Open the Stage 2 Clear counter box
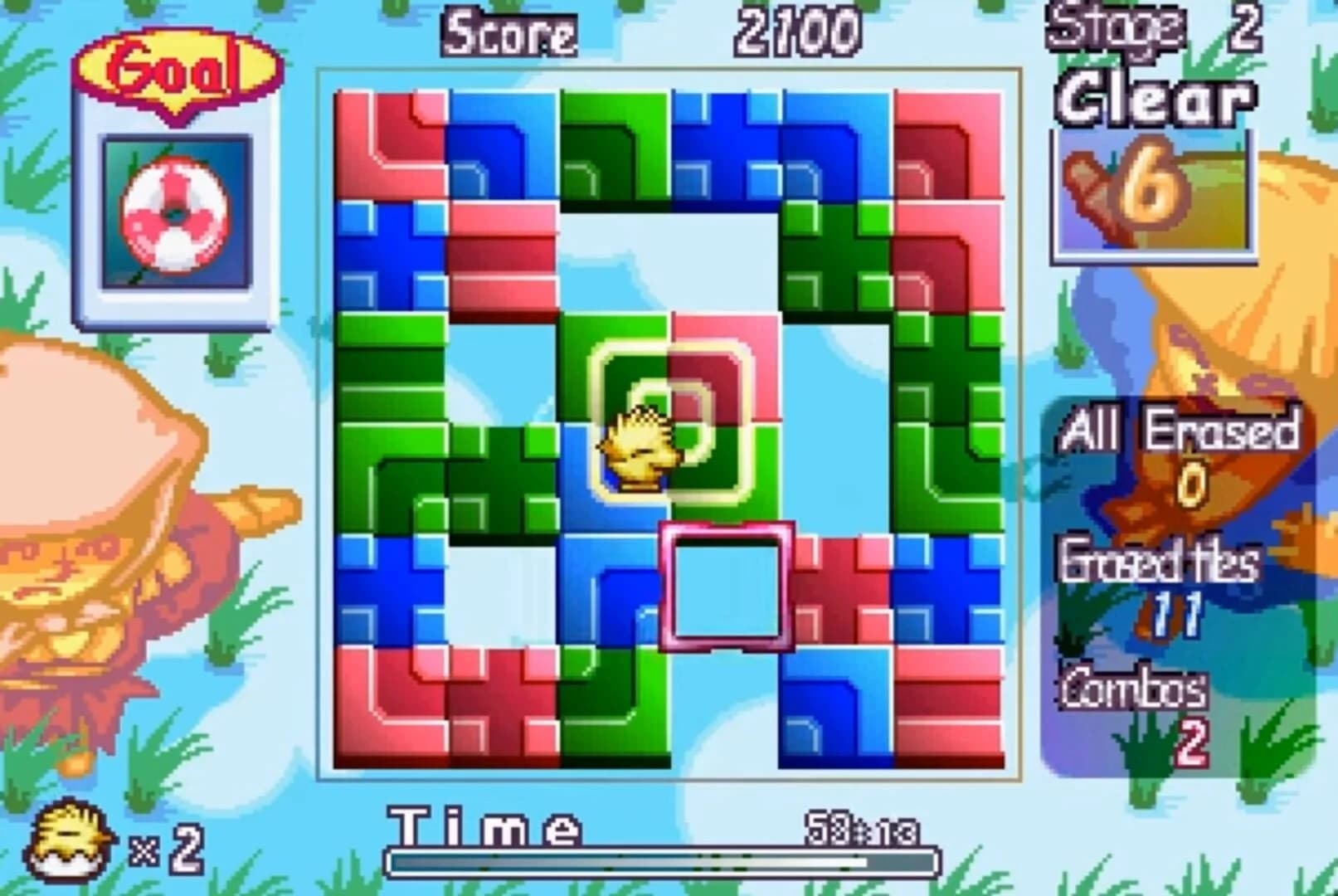 (1153, 191)
